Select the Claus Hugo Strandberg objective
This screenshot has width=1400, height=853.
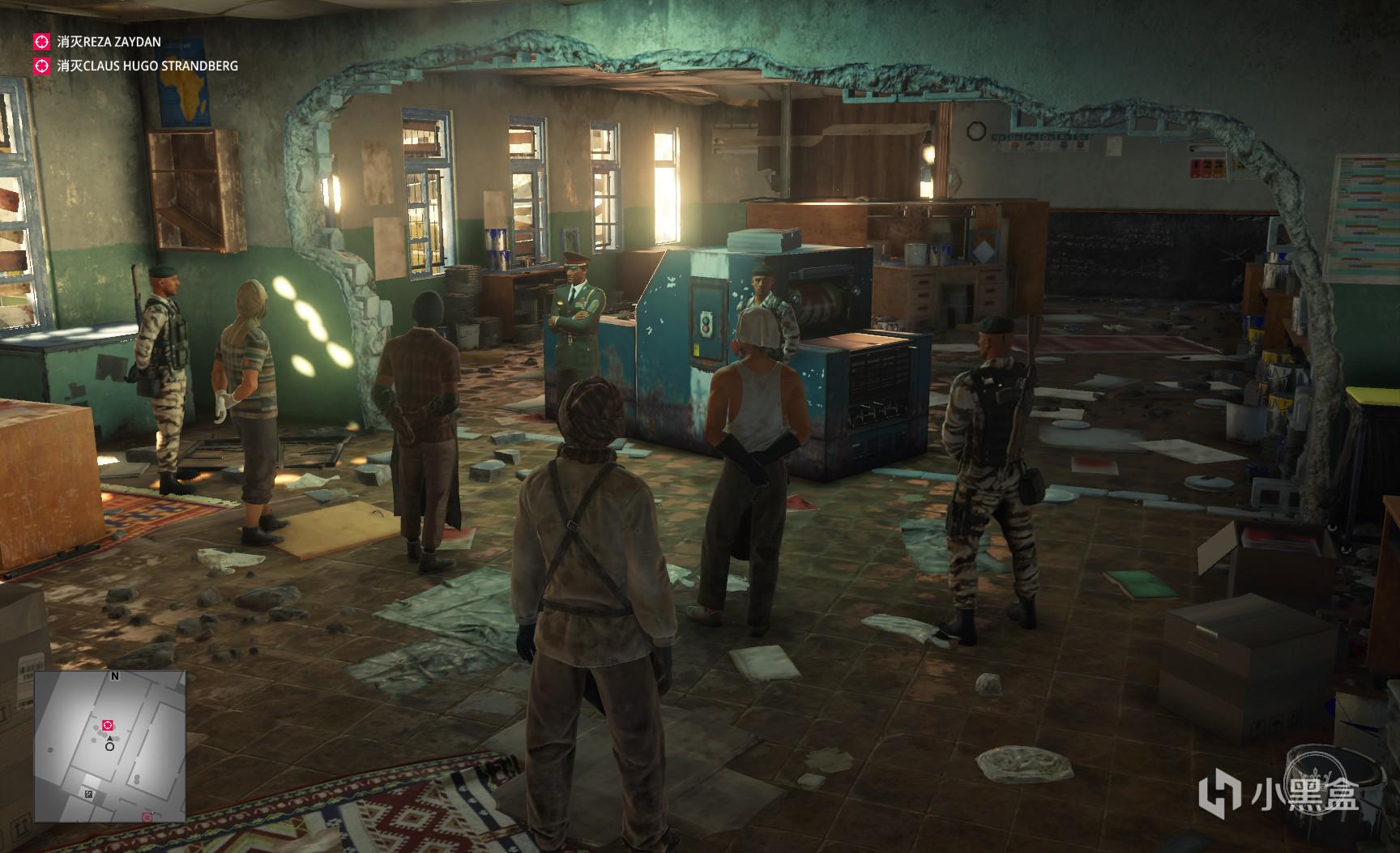[147, 66]
